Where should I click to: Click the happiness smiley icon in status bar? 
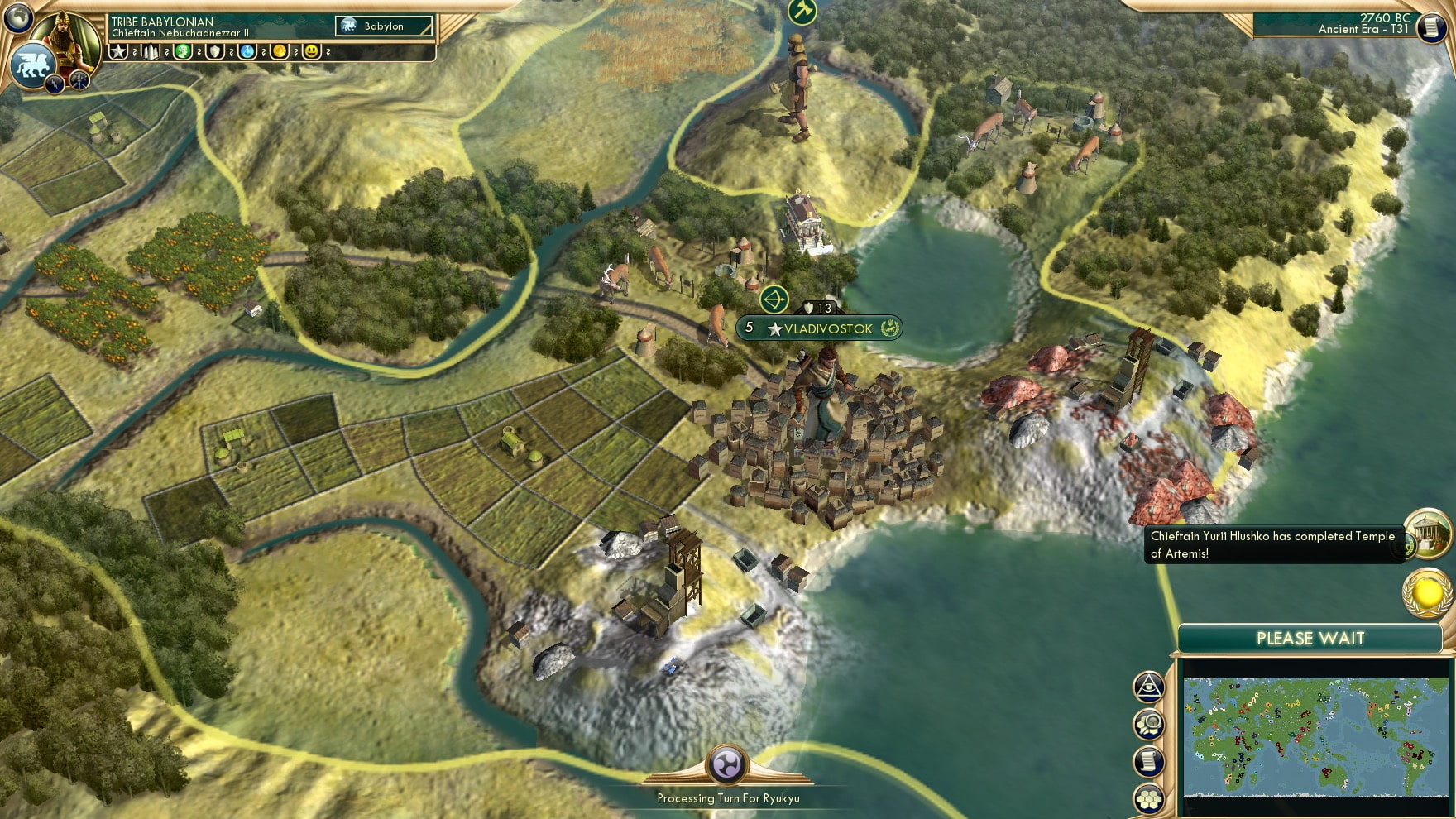click(310, 54)
